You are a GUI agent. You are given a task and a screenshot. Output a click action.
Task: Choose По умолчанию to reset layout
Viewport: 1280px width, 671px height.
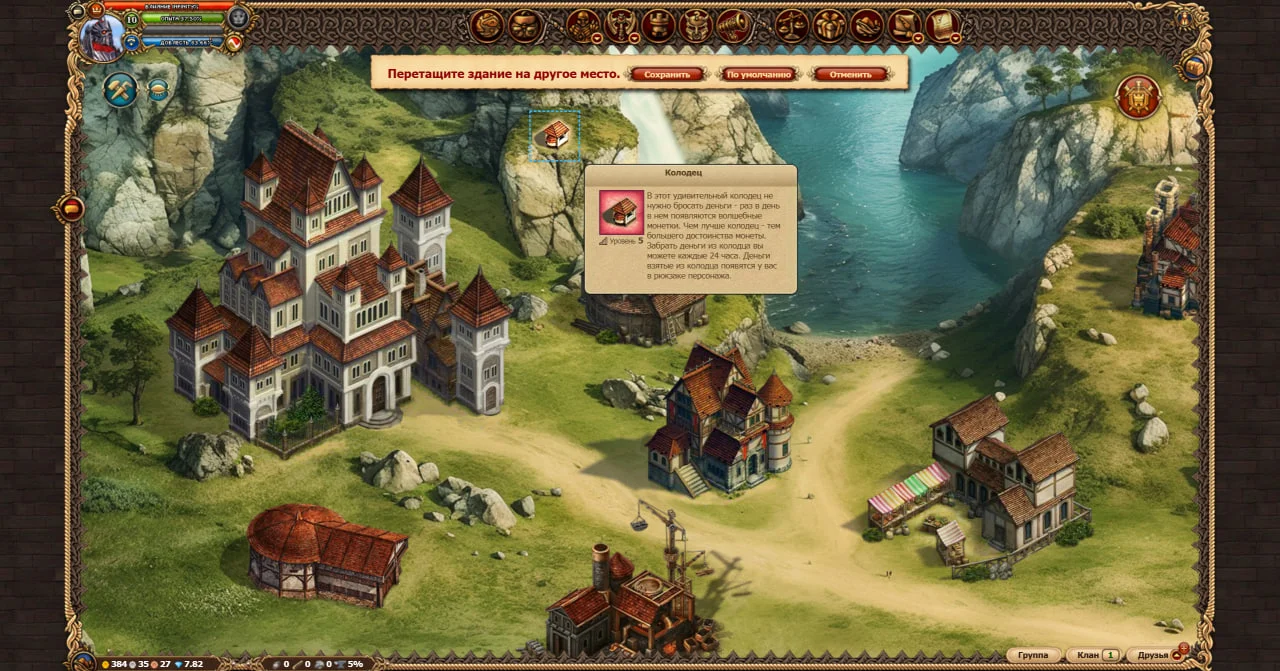point(759,74)
